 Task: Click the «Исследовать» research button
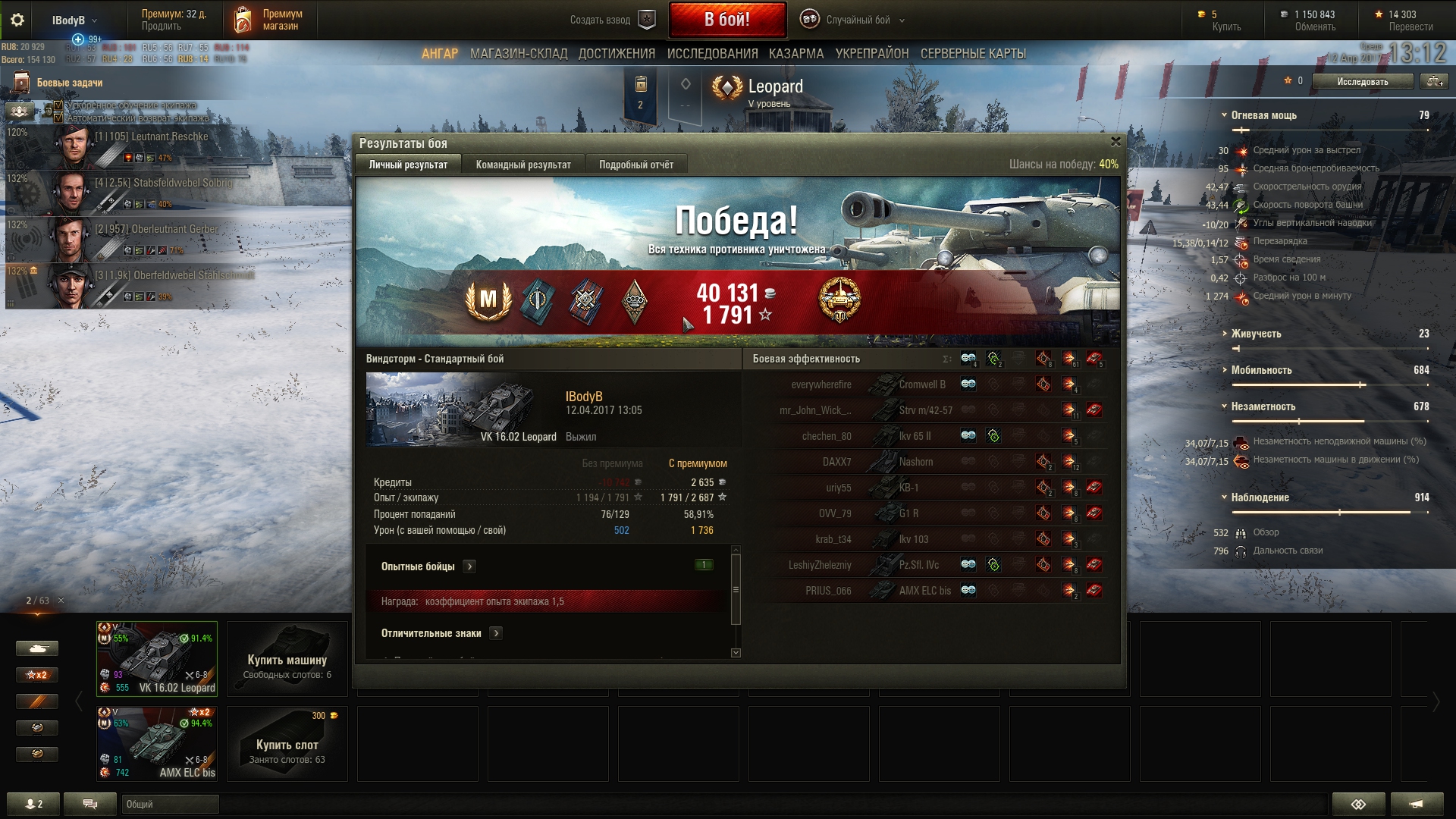coord(1362,81)
